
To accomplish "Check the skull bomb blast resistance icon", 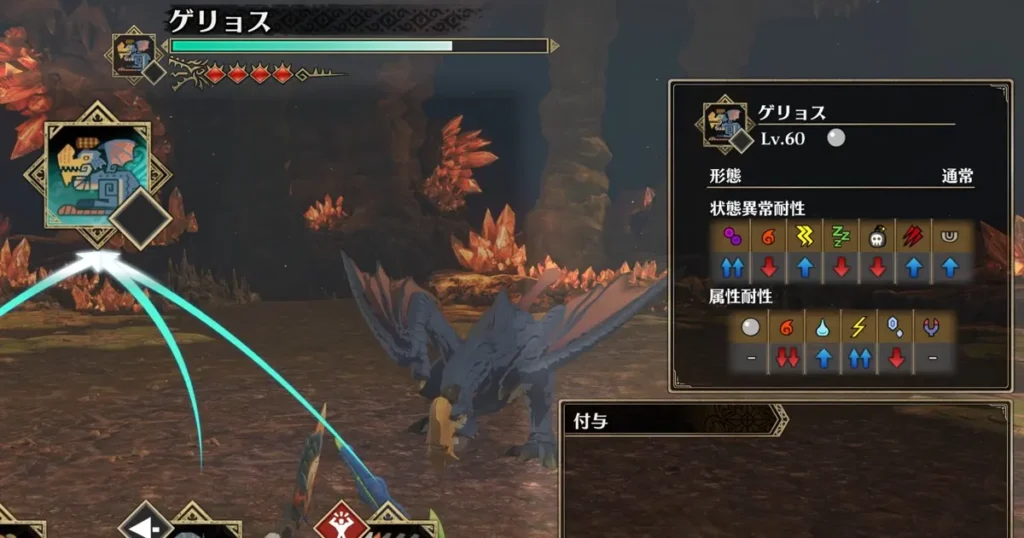I will [877, 236].
